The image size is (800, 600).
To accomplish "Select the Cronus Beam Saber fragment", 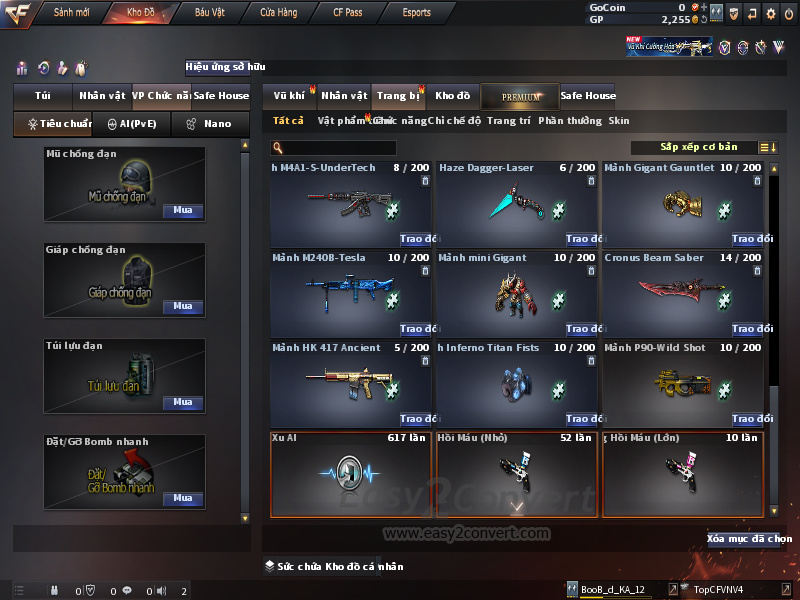I will 682,293.
